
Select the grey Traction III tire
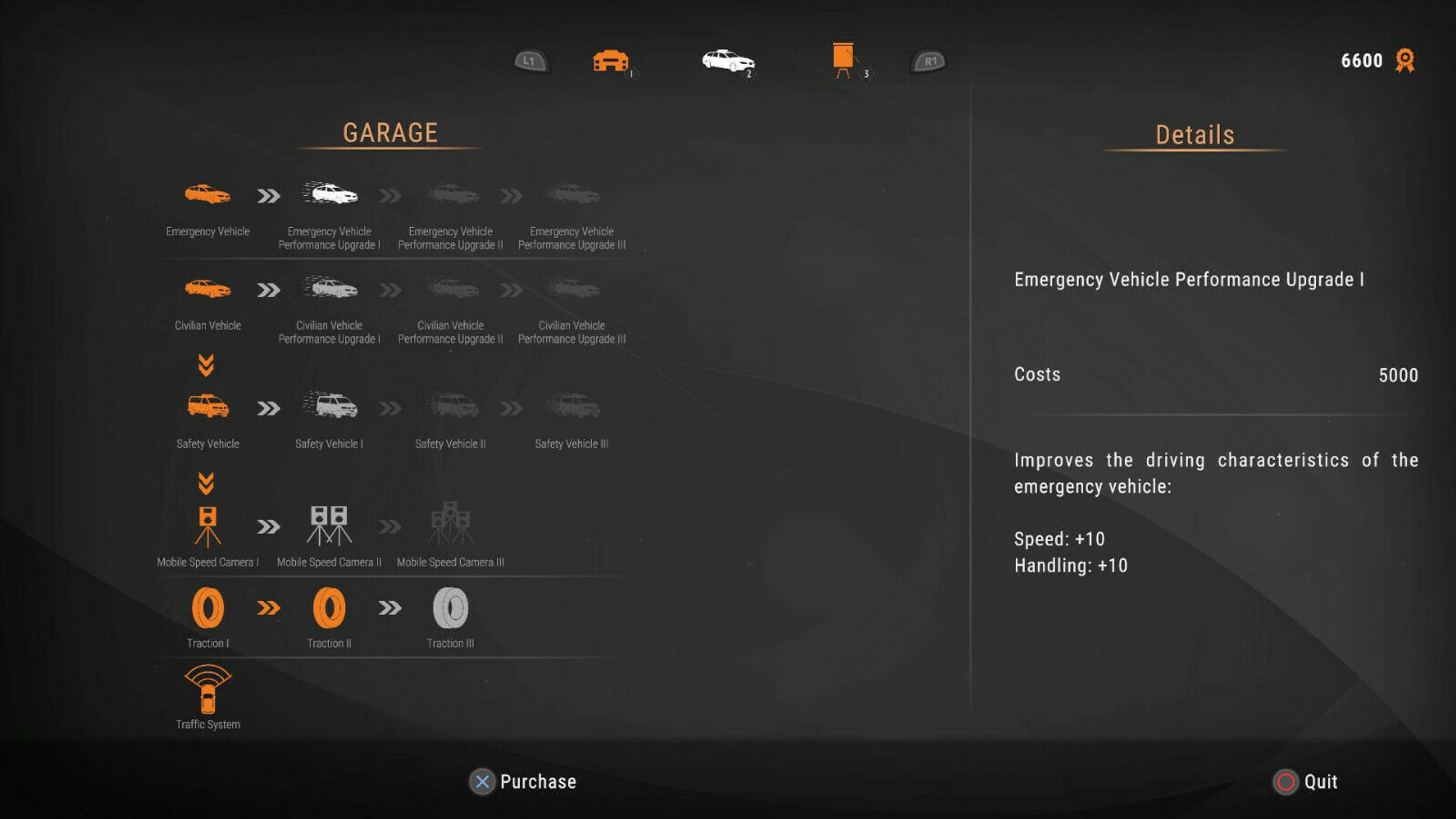450,608
